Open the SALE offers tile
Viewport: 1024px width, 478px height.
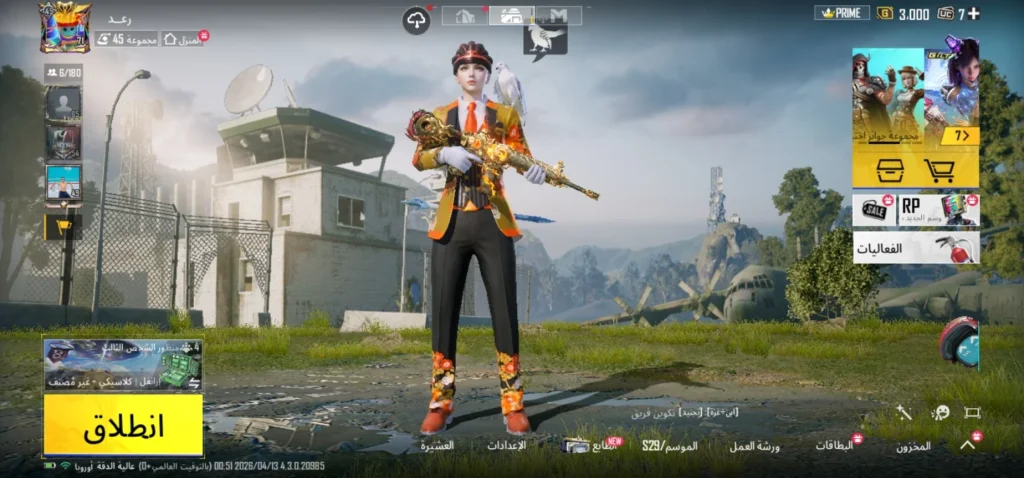[x=874, y=209]
